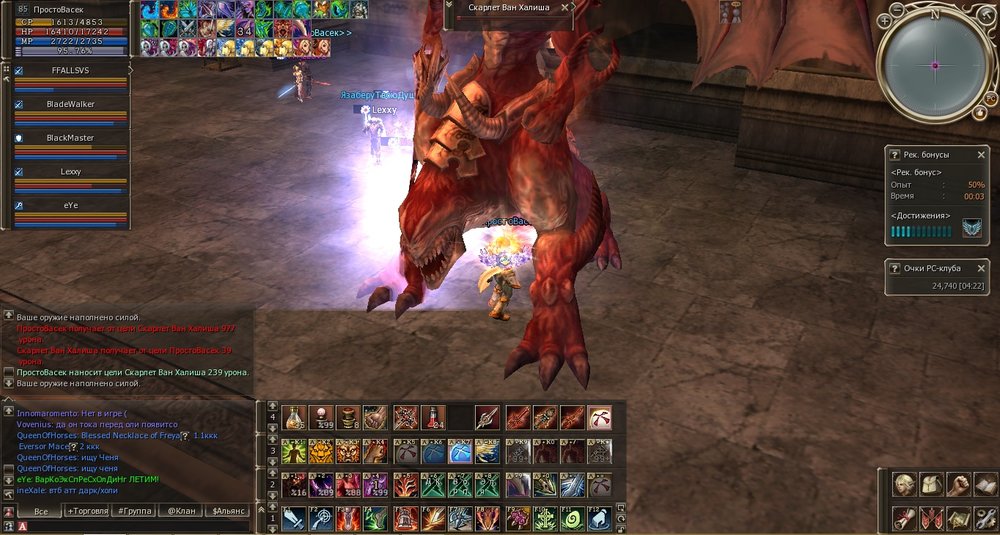This screenshot has height=535, width=1000.
Task: Show the $Альянс chat tab
Action: tap(228, 511)
